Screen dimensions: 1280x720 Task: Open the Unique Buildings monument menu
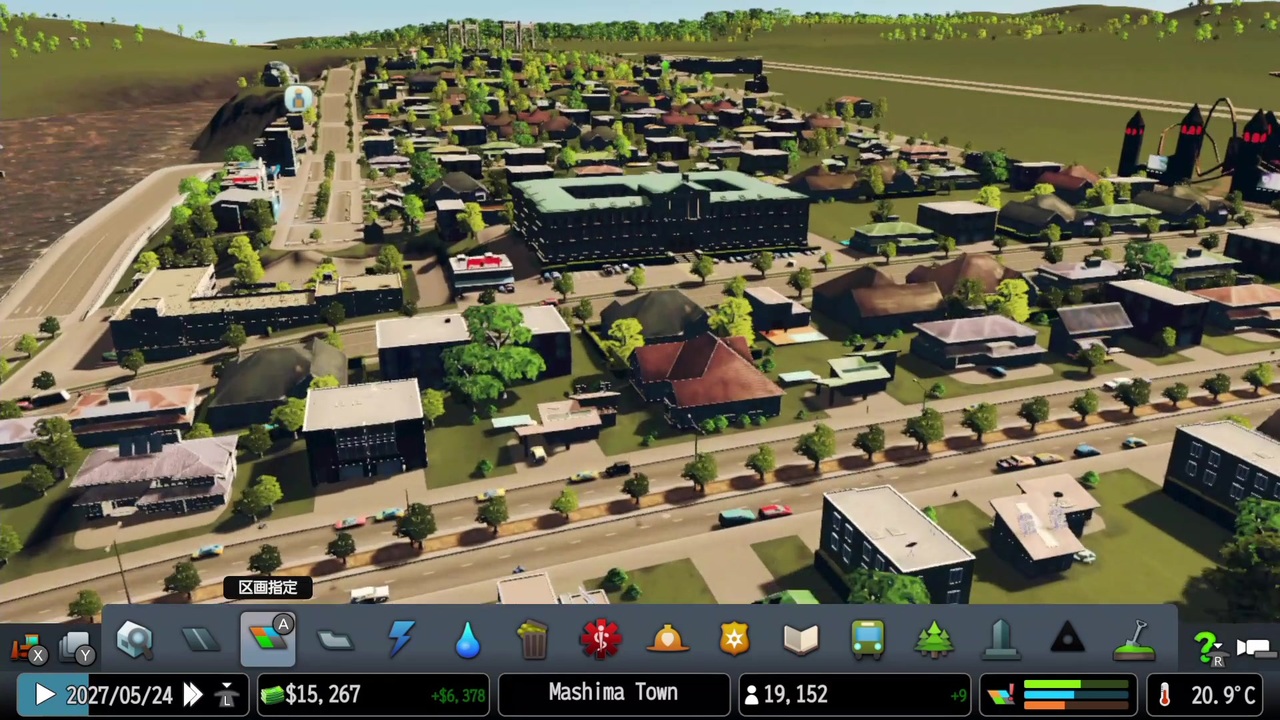coord(1000,640)
